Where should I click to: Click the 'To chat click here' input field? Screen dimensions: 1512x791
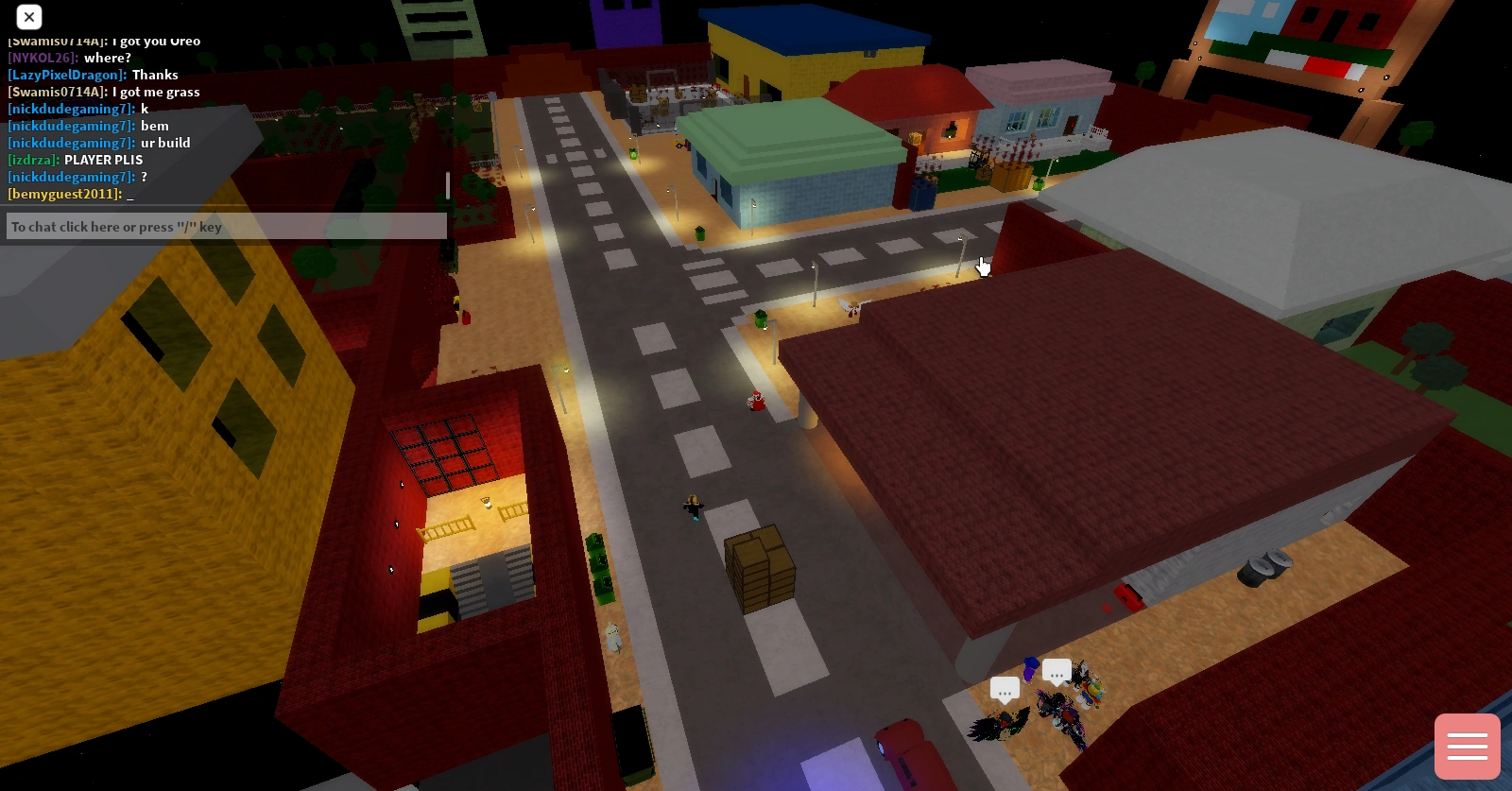click(x=227, y=226)
